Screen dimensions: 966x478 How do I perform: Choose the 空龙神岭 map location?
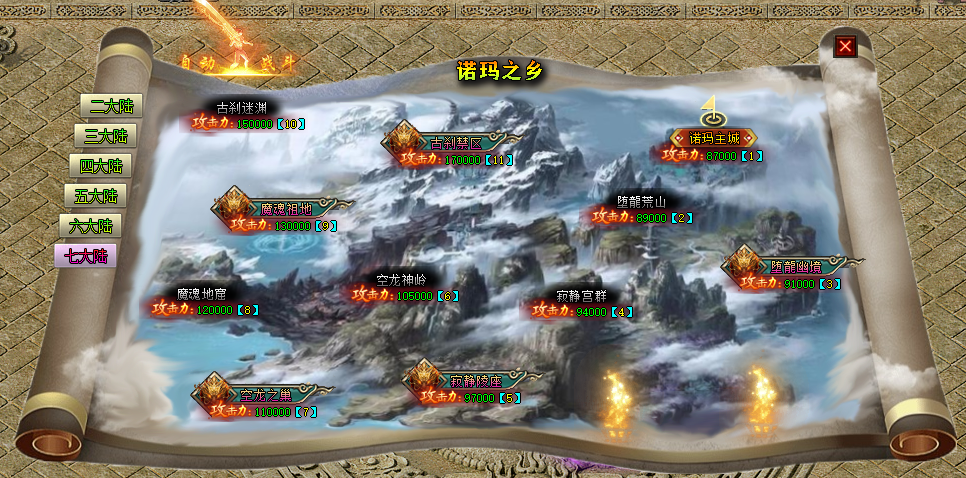pyautogui.click(x=401, y=280)
